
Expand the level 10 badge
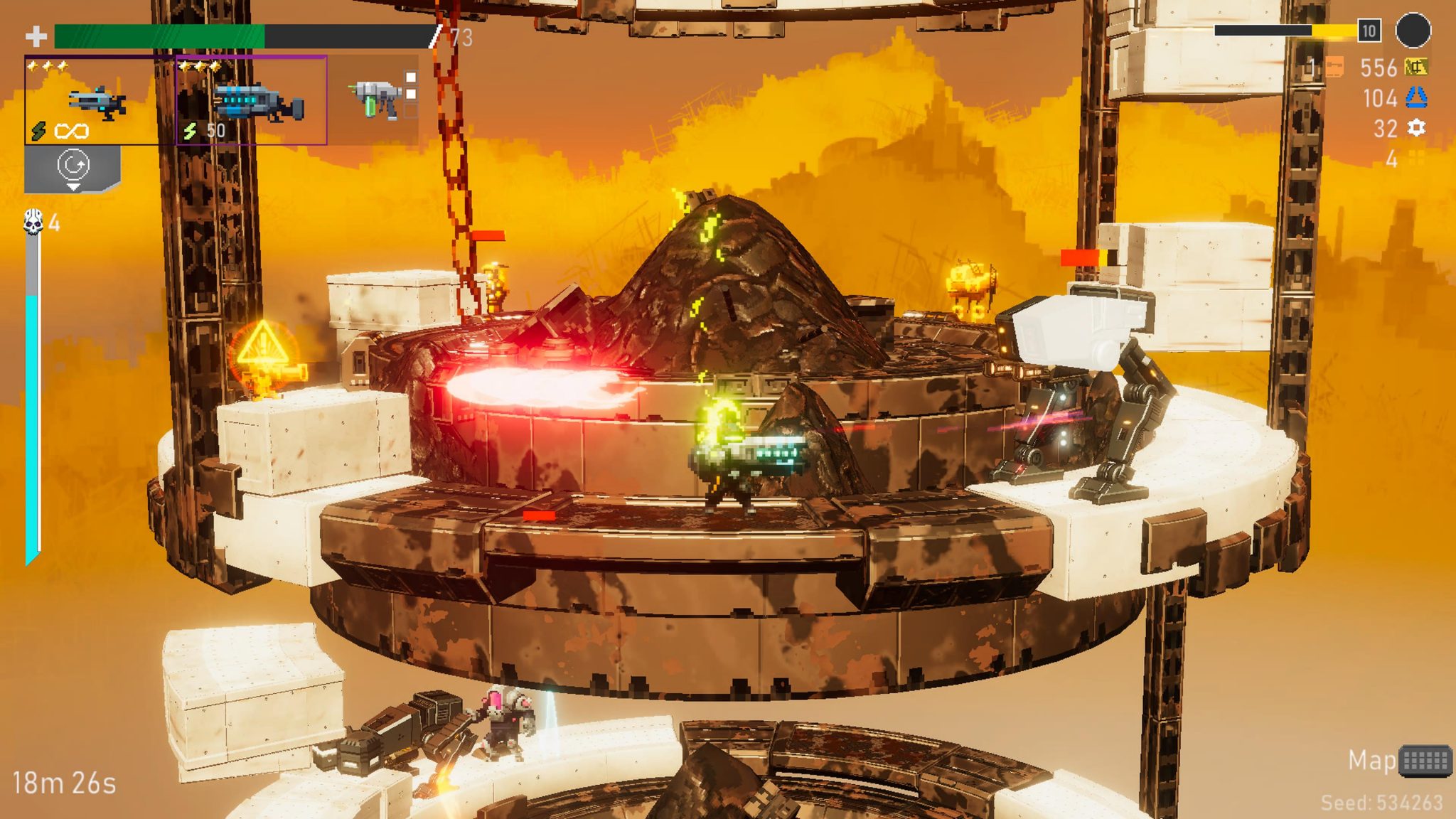(x=1369, y=31)
